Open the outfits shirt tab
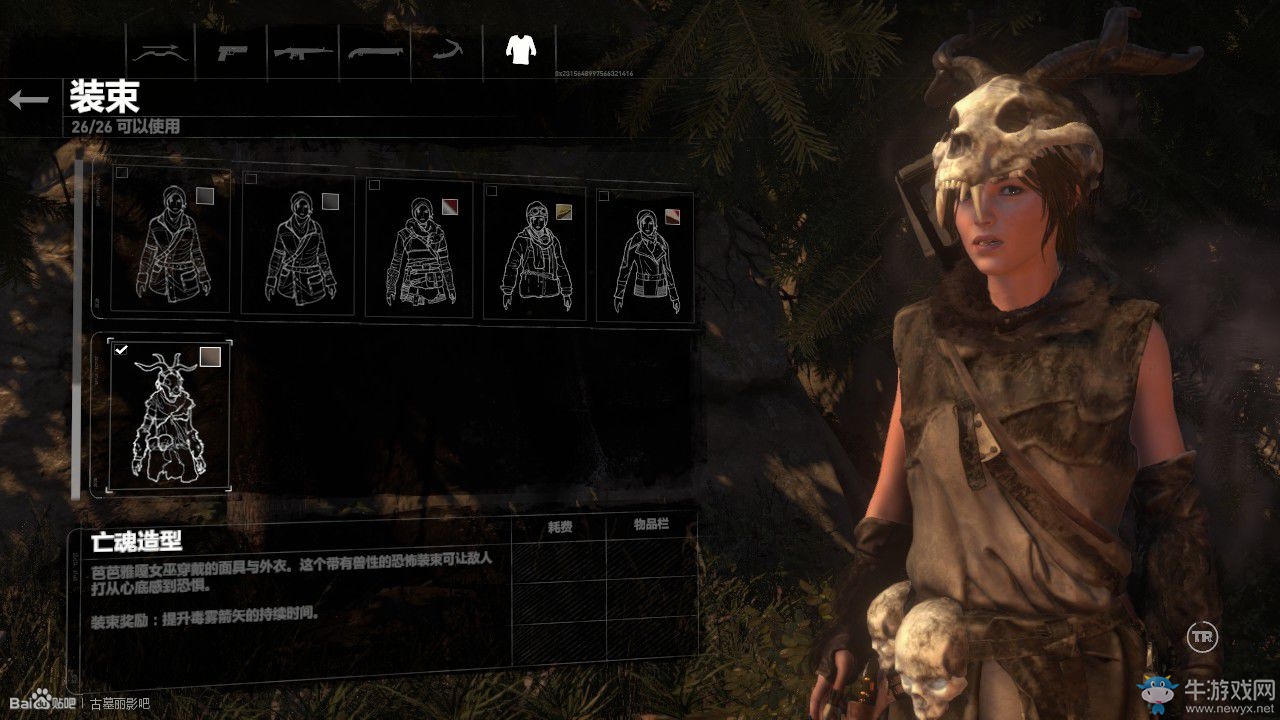 click(519, 49)
